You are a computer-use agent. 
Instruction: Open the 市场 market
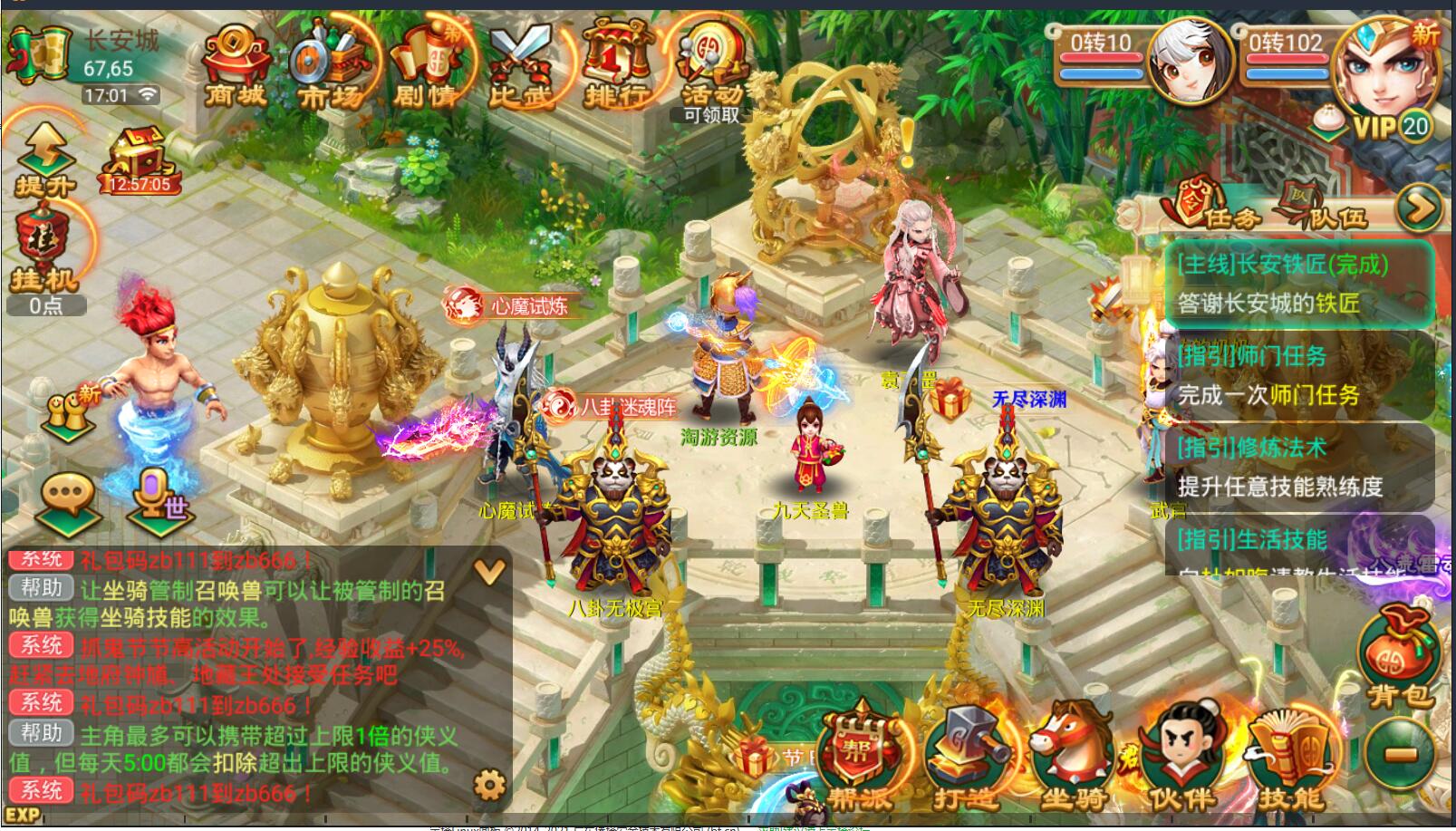(330, 66)
